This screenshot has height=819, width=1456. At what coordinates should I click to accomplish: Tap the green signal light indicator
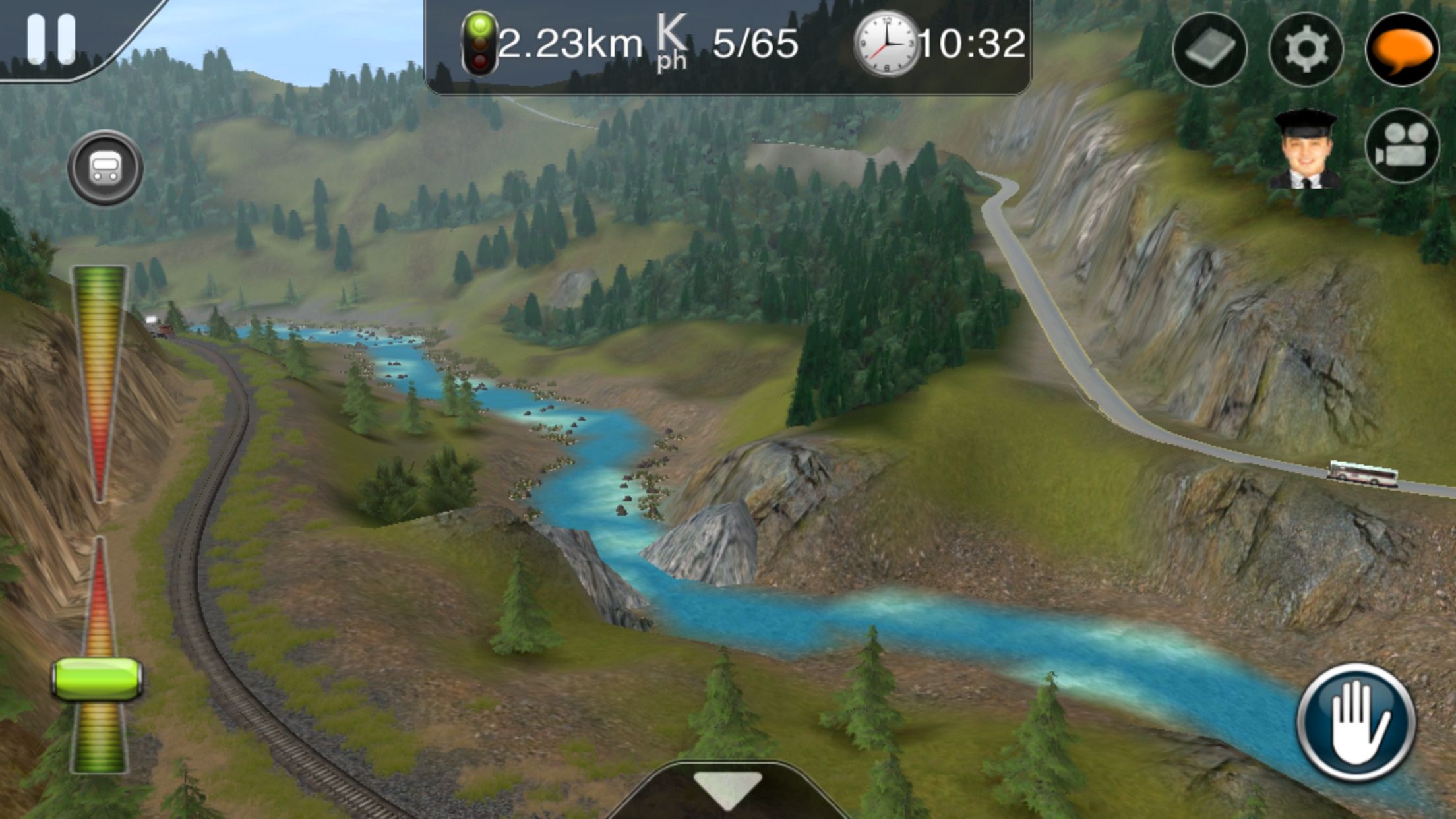(x=479, y=44)
